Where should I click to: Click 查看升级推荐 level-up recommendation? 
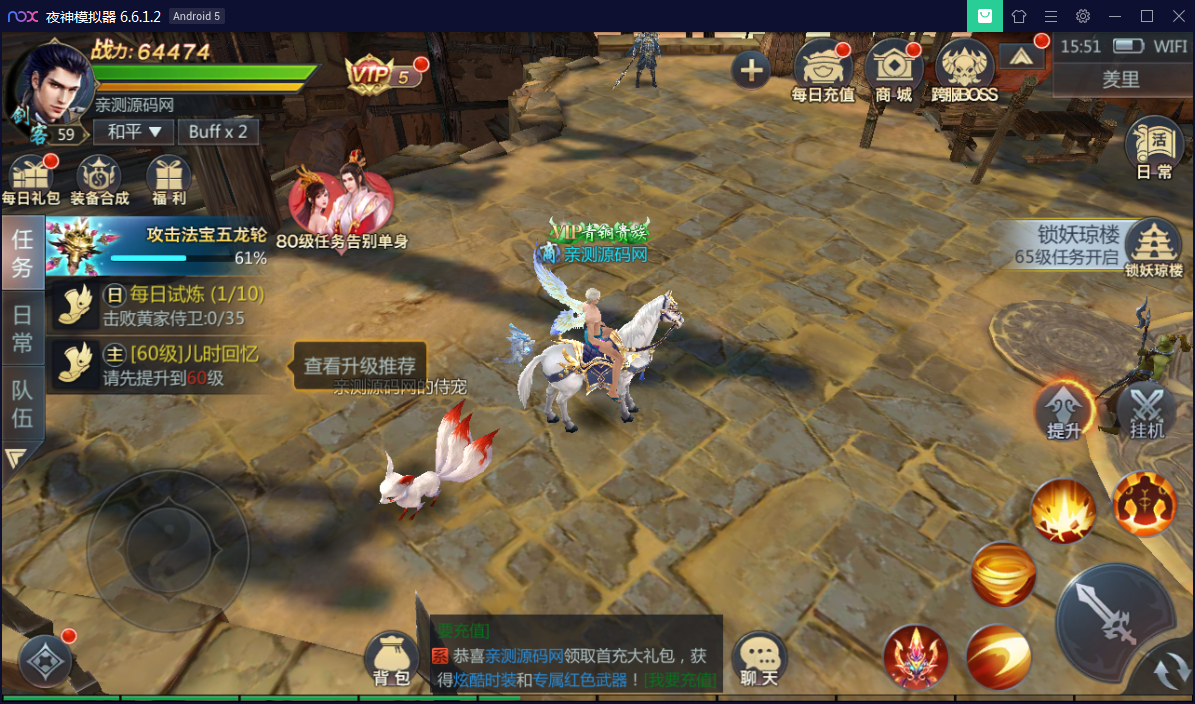tap(359, 366)
